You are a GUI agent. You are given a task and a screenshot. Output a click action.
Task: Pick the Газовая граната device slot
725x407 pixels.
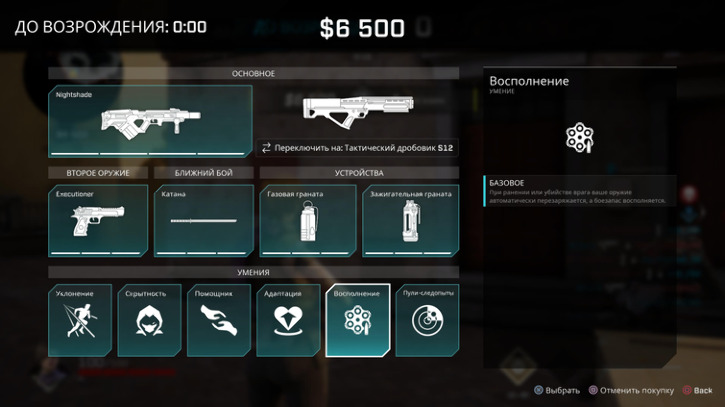tap(308, 220)
